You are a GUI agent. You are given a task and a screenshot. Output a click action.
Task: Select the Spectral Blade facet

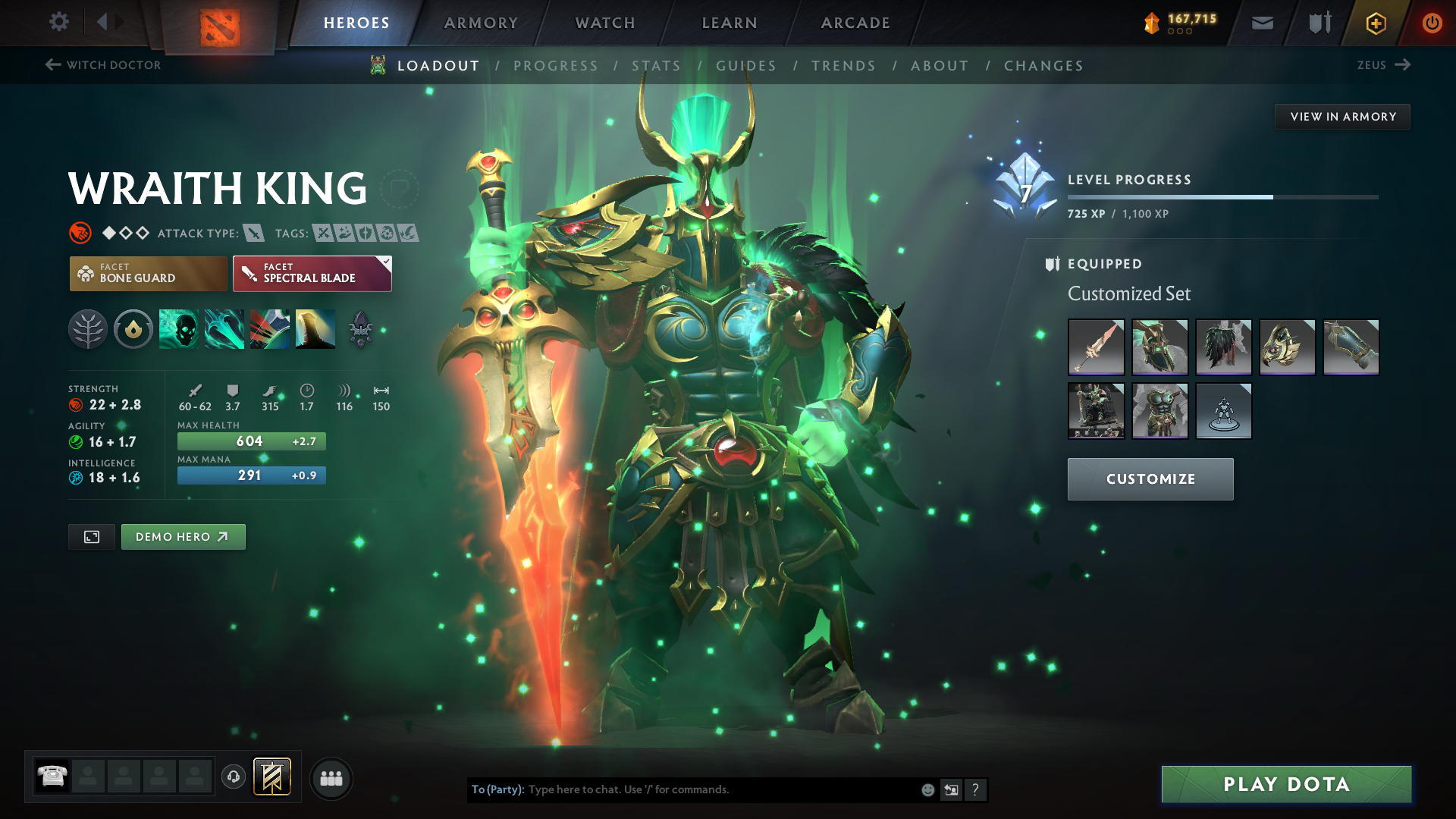(x=311, y=273)
